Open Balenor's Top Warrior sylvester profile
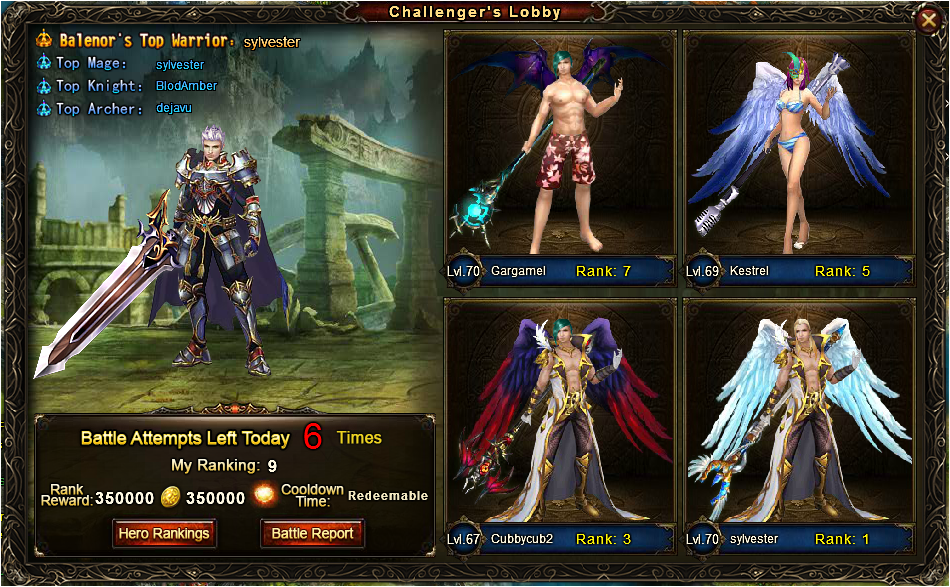 tap(272, 41)
